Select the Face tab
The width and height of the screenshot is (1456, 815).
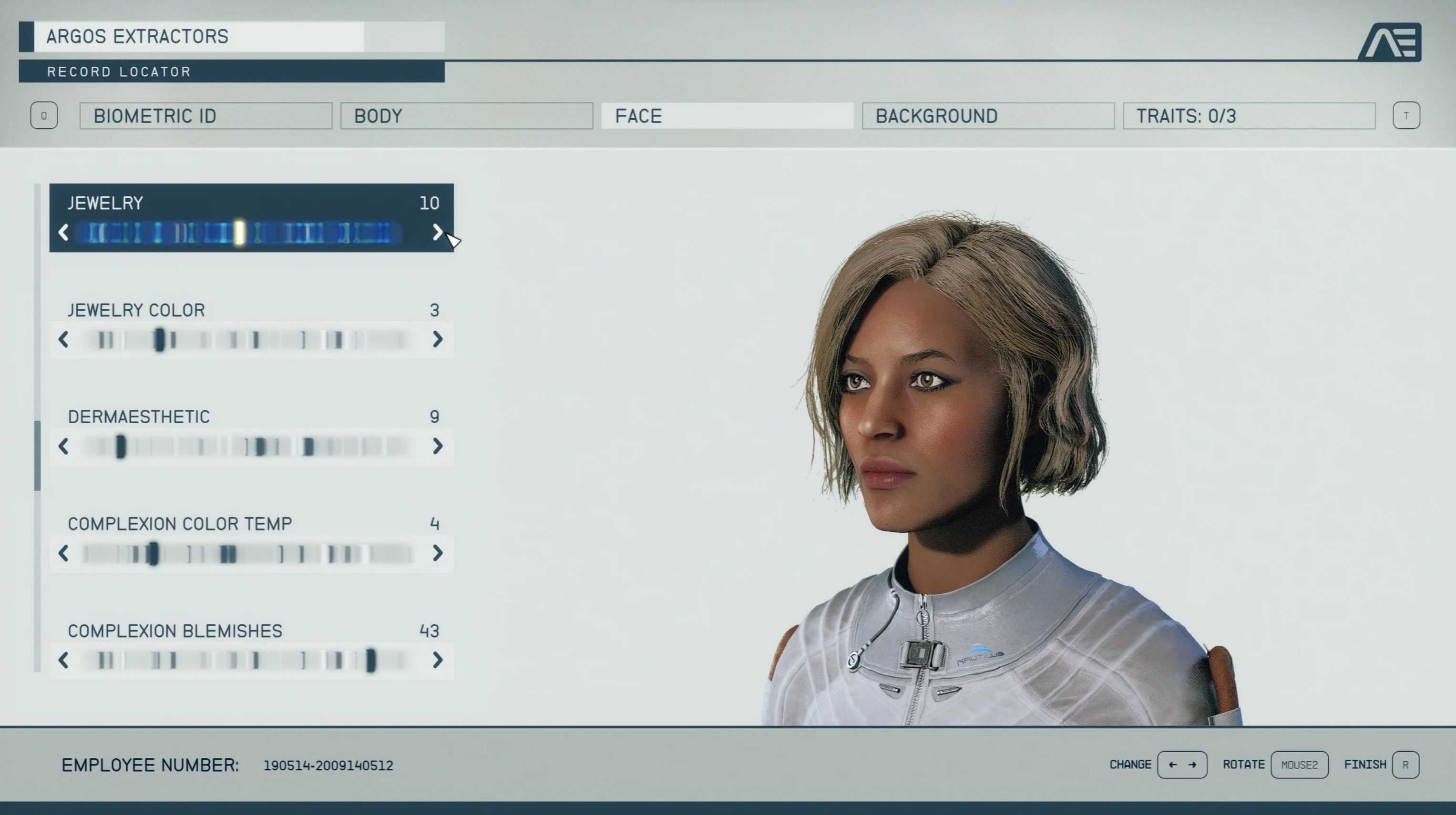(727, 116)
